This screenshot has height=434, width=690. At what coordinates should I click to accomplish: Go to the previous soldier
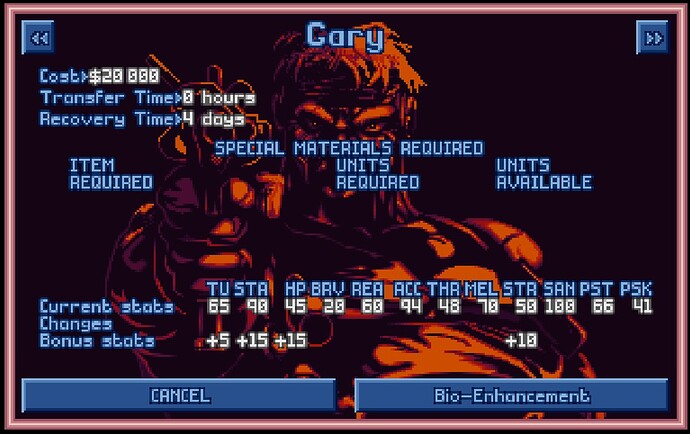pos(38,38)
